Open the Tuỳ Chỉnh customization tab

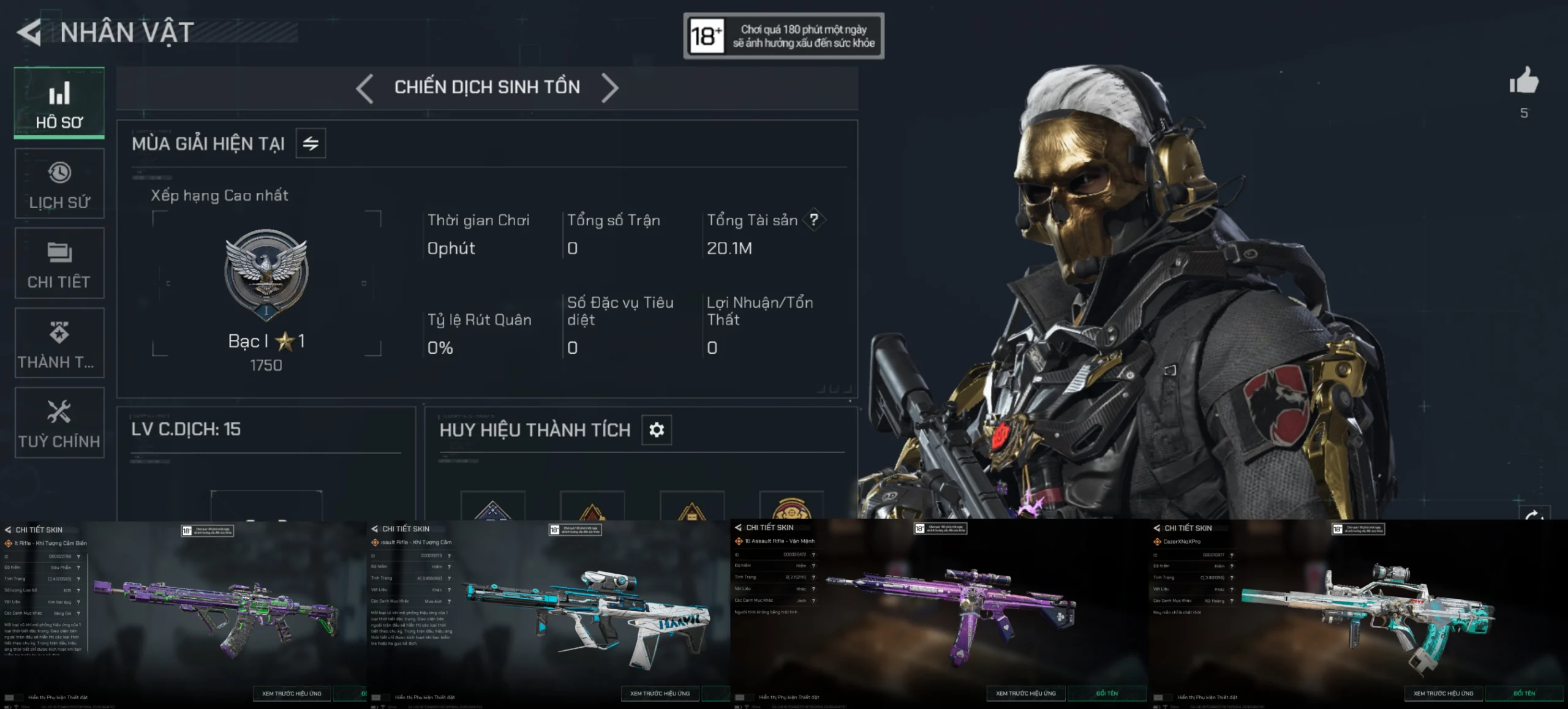pyautogui.click(x=59, y=422)
